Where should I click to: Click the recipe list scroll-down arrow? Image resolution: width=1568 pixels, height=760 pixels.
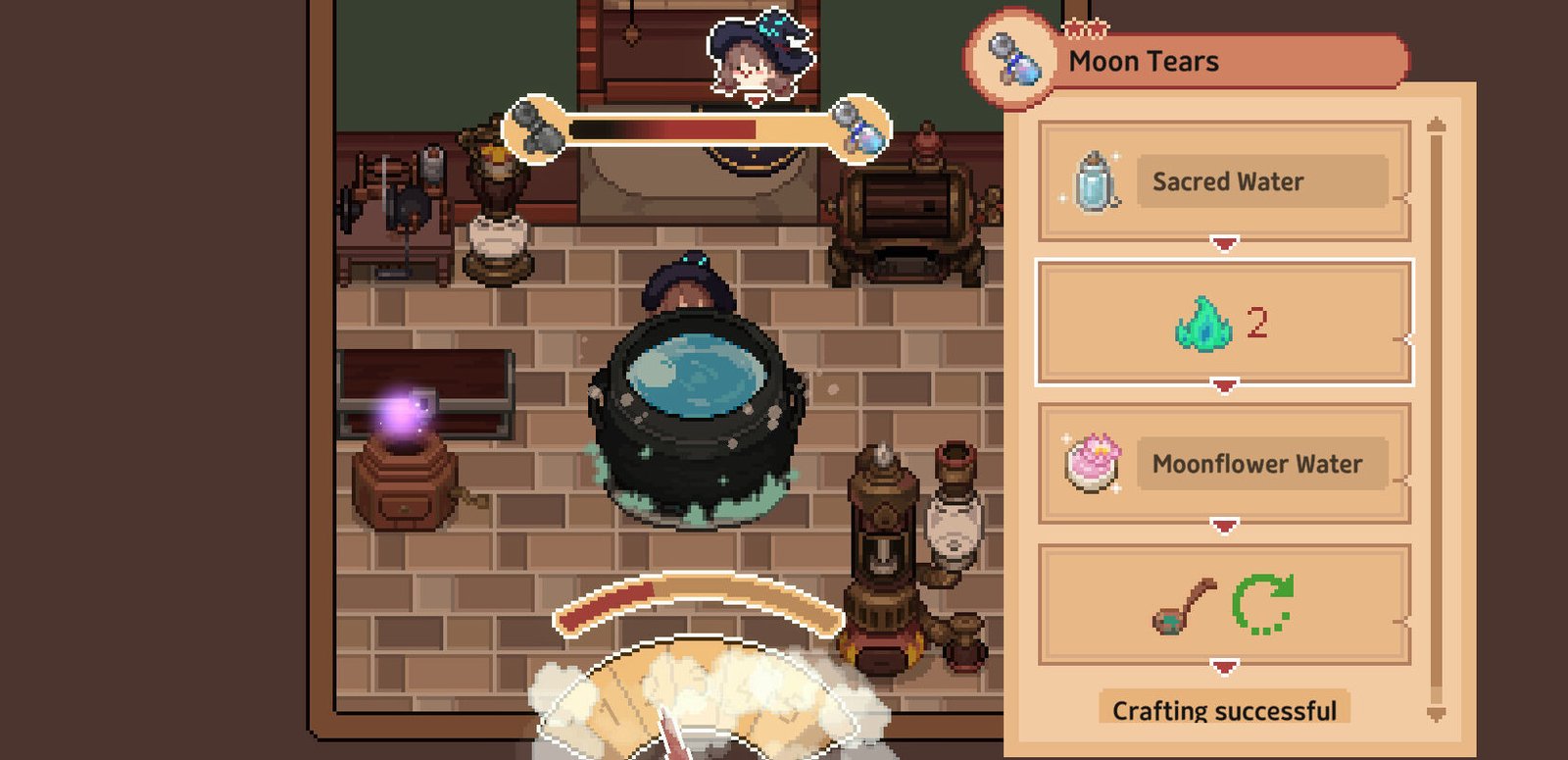point(1437,714)
